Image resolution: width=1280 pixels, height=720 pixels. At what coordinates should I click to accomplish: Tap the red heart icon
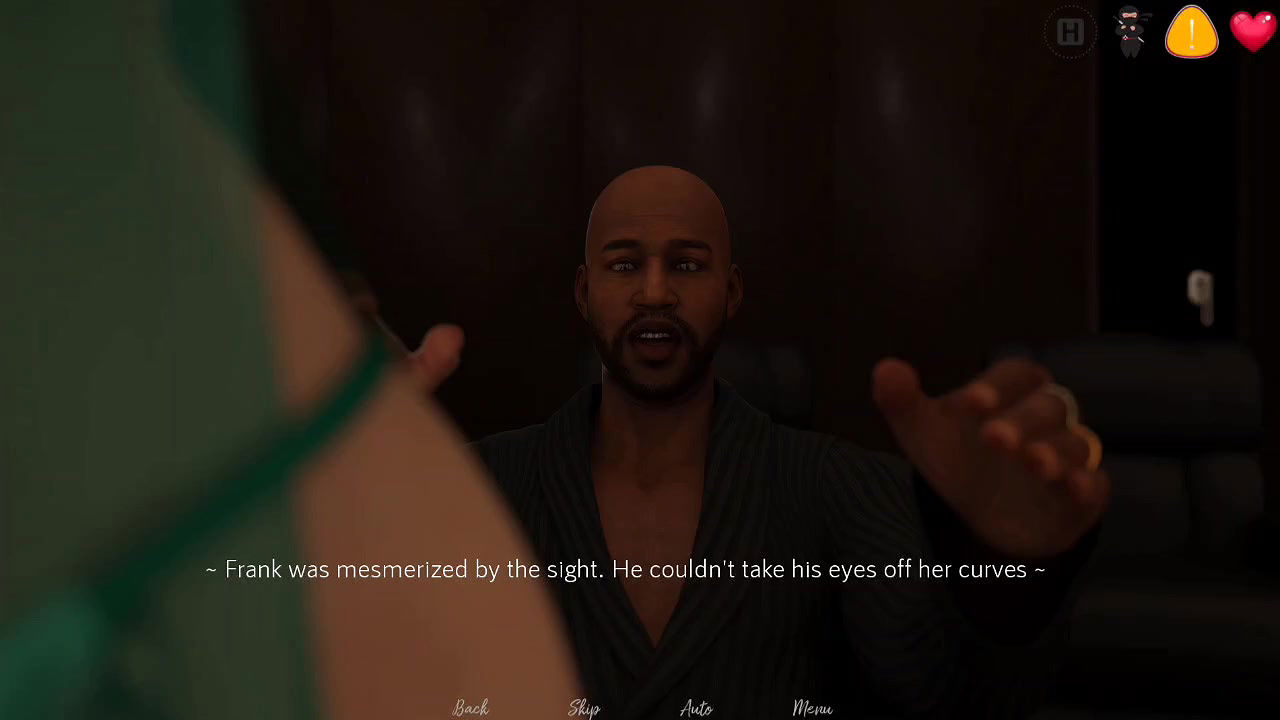[x=1253, y=31]
